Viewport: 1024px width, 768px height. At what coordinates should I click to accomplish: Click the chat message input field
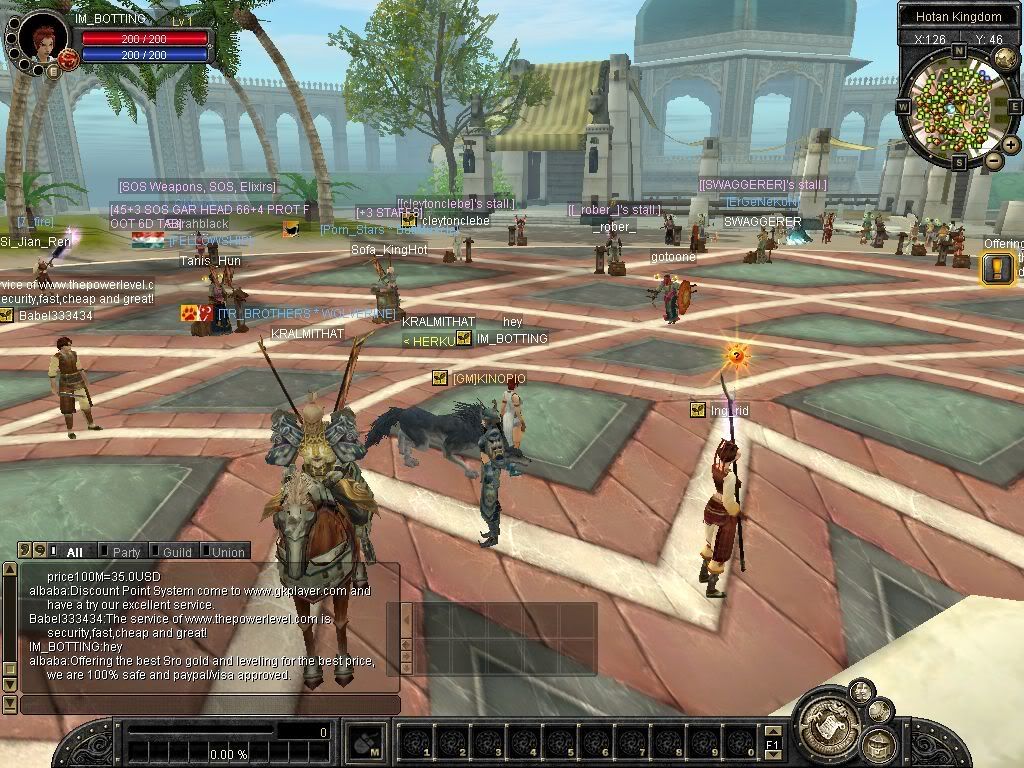coord(210,705)
